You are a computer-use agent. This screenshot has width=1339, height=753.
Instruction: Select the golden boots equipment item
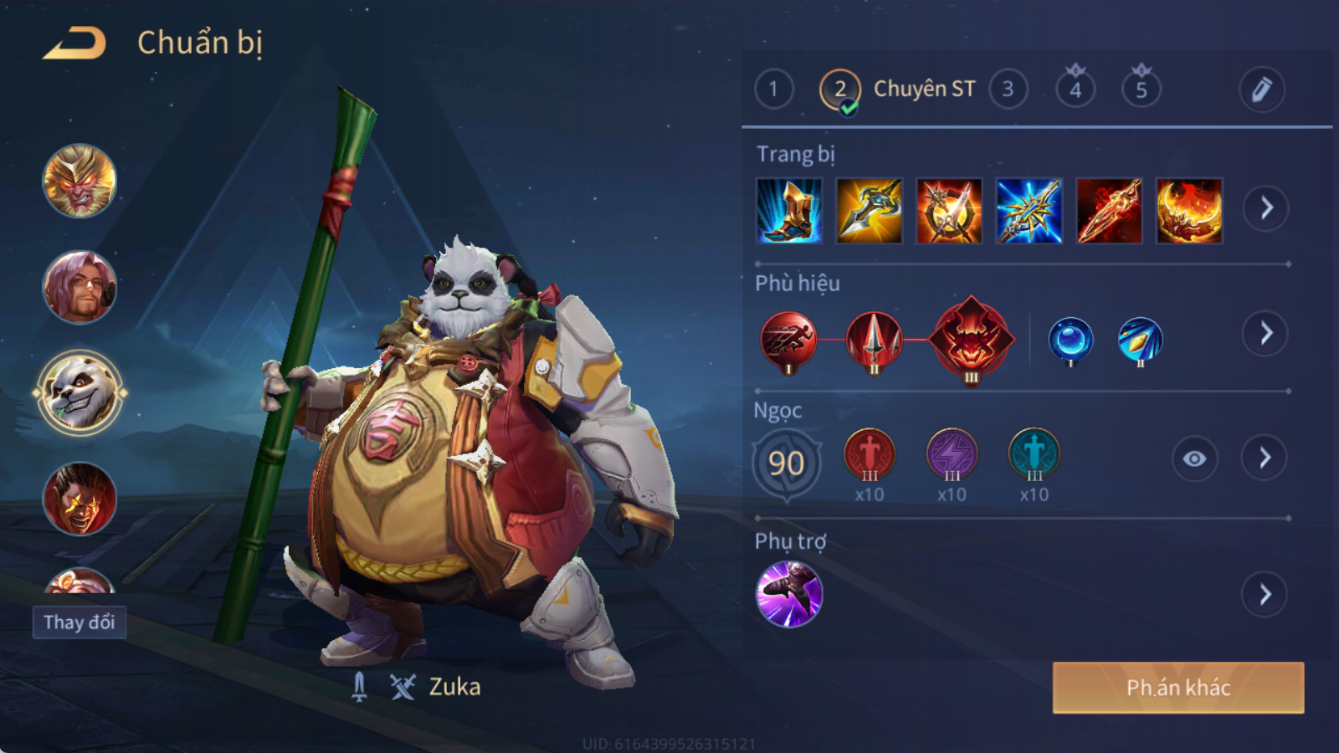(x=789, y=211)
